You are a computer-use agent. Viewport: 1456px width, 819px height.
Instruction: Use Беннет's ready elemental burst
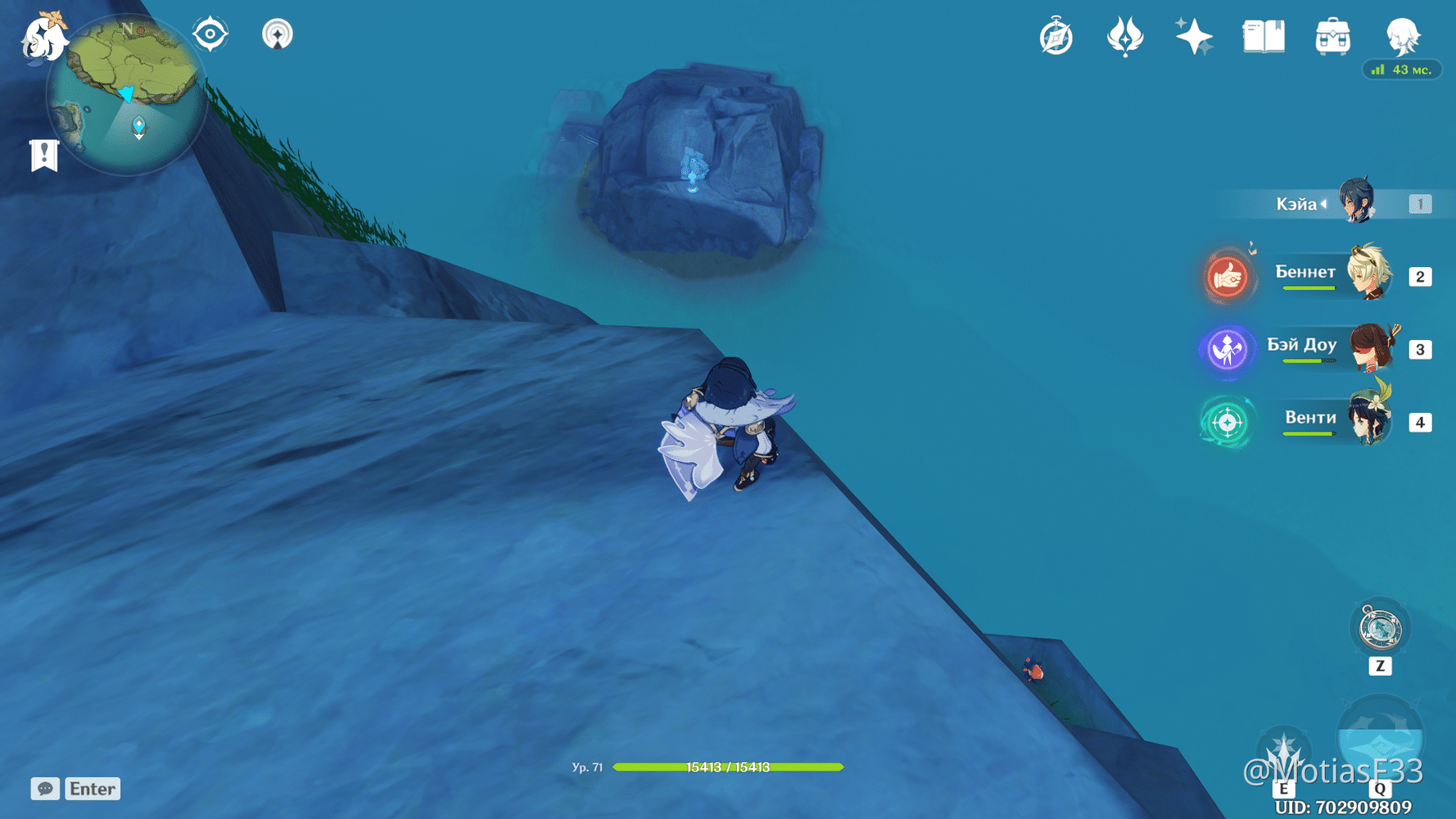click(1226, 277)
